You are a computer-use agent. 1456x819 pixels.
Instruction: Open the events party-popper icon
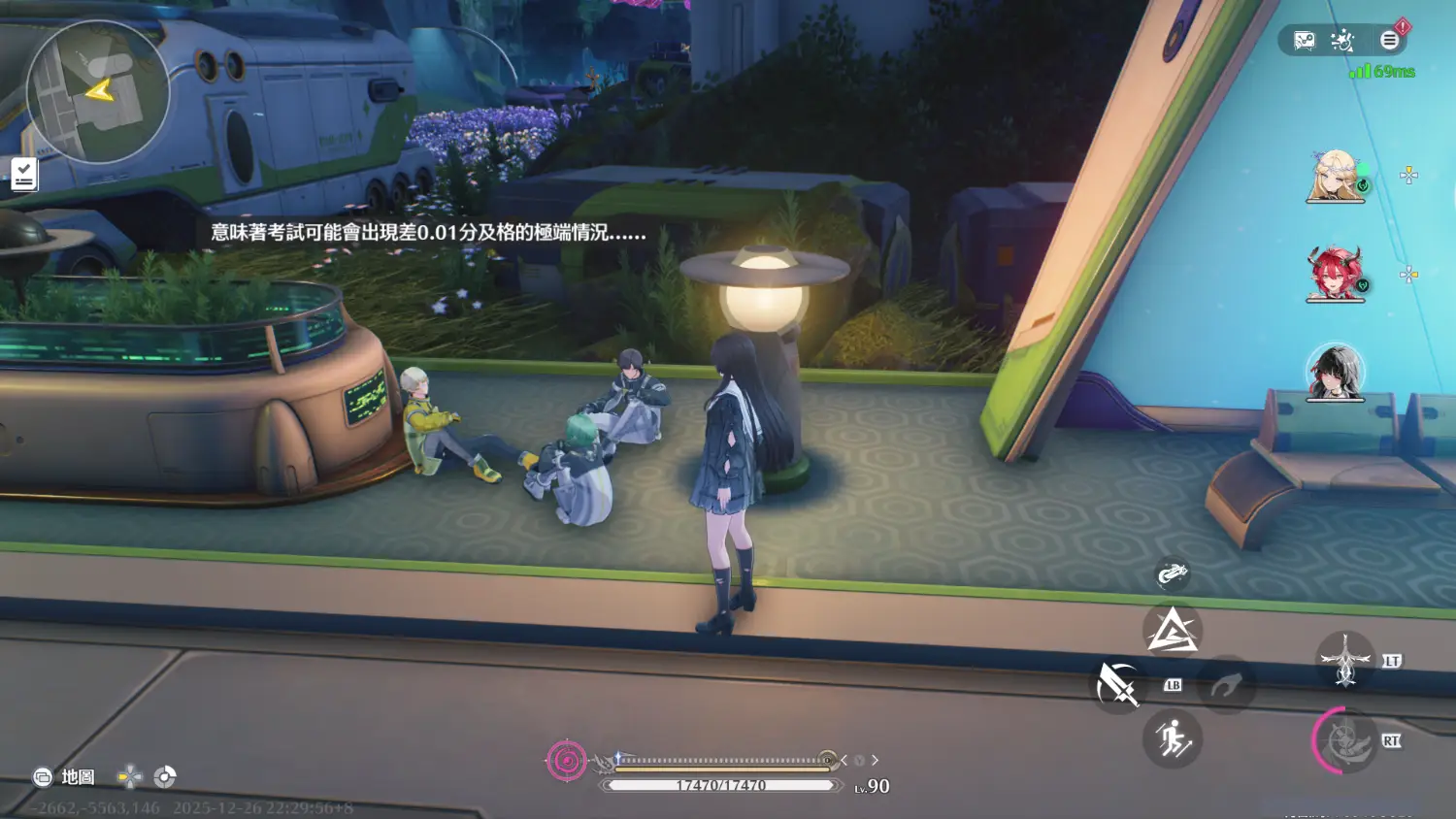coord(1342,41)
